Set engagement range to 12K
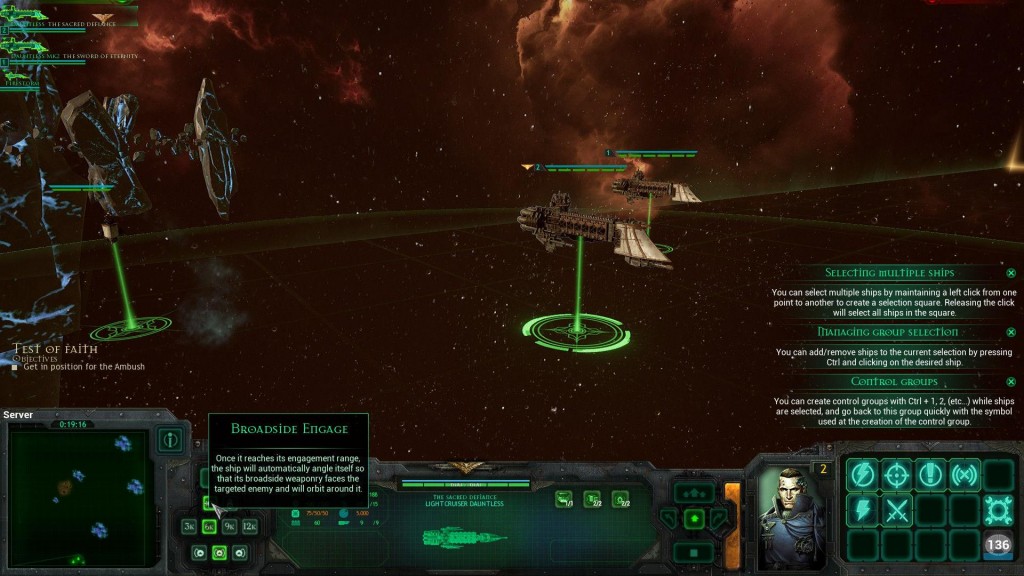The height and width of the screenshot is (576, 1024). (x=249, y=526)
